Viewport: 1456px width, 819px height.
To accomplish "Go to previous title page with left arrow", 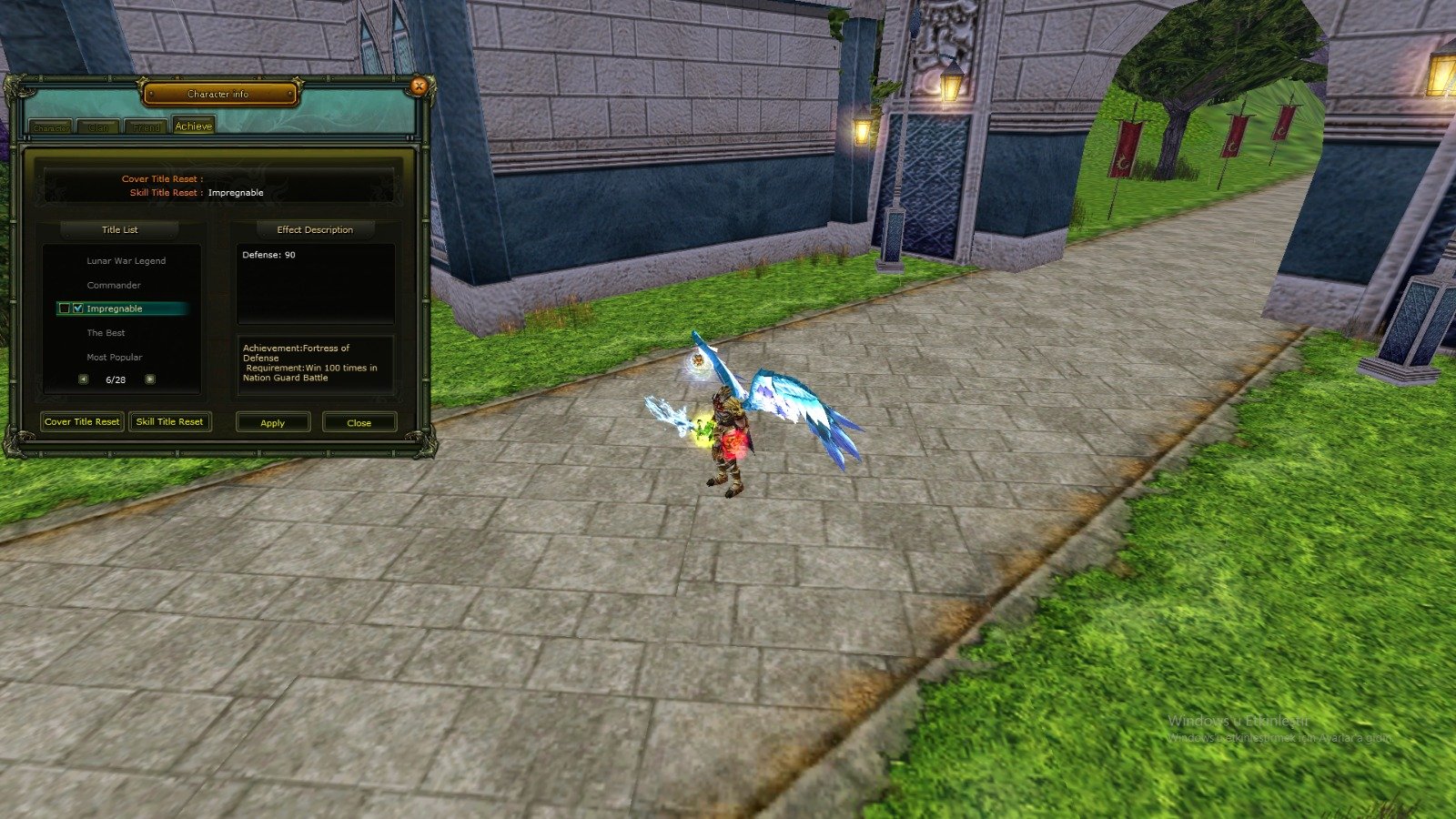I will [84, 379].
